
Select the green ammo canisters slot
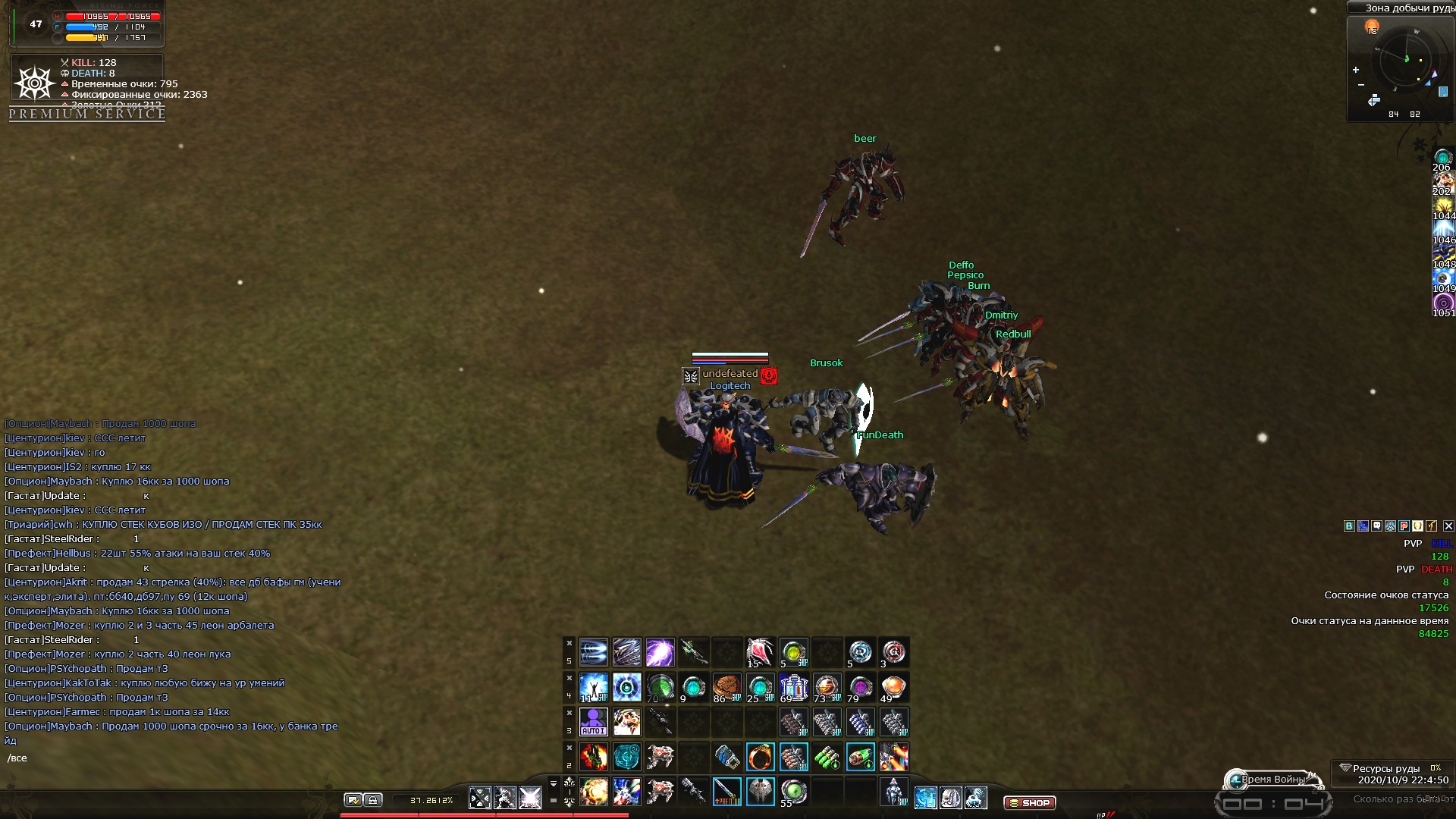click(827, 757)
